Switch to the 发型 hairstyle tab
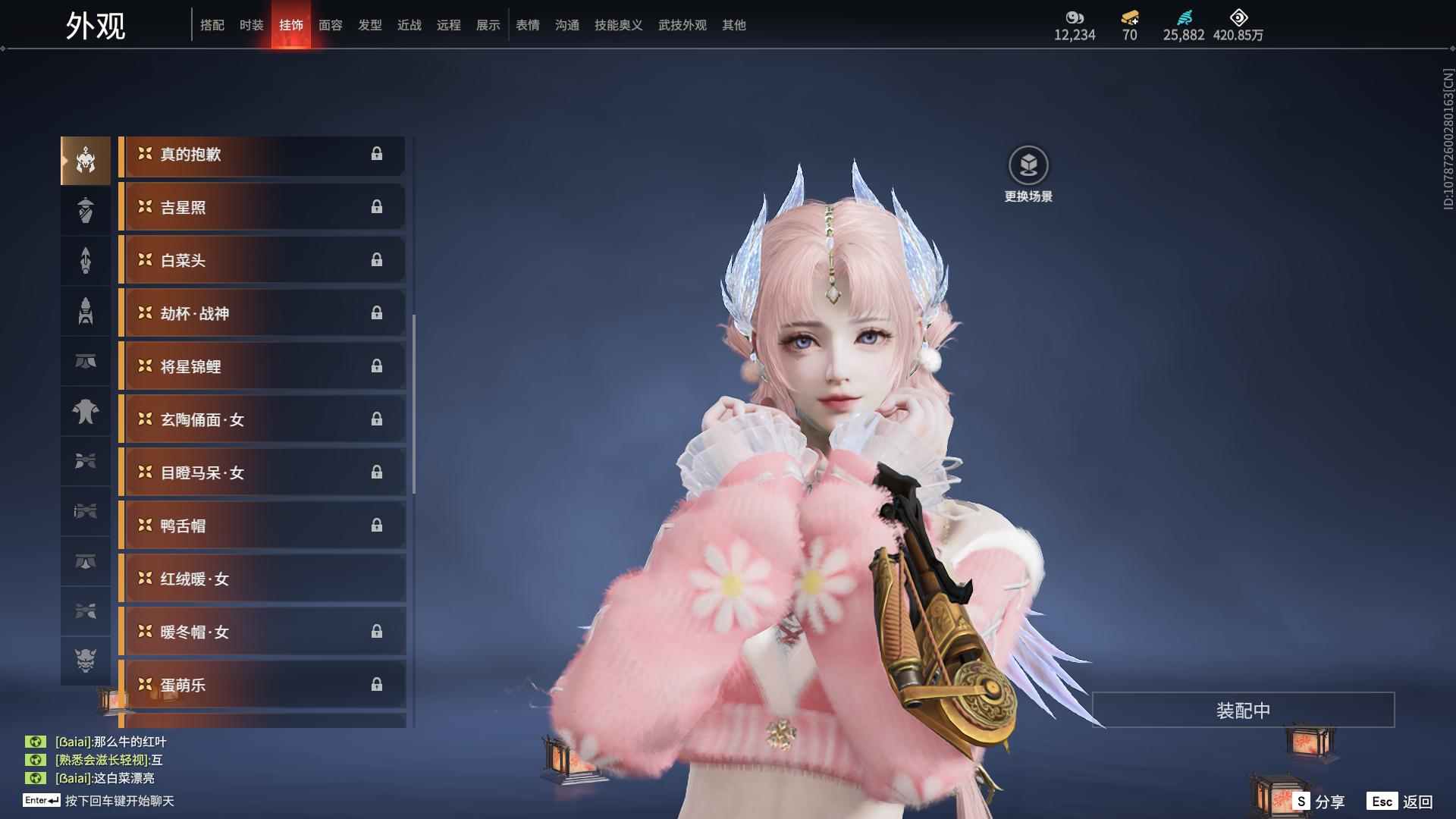Image resolution: width=1456 pixels, height=819 pixels. (x=370, y=25)
